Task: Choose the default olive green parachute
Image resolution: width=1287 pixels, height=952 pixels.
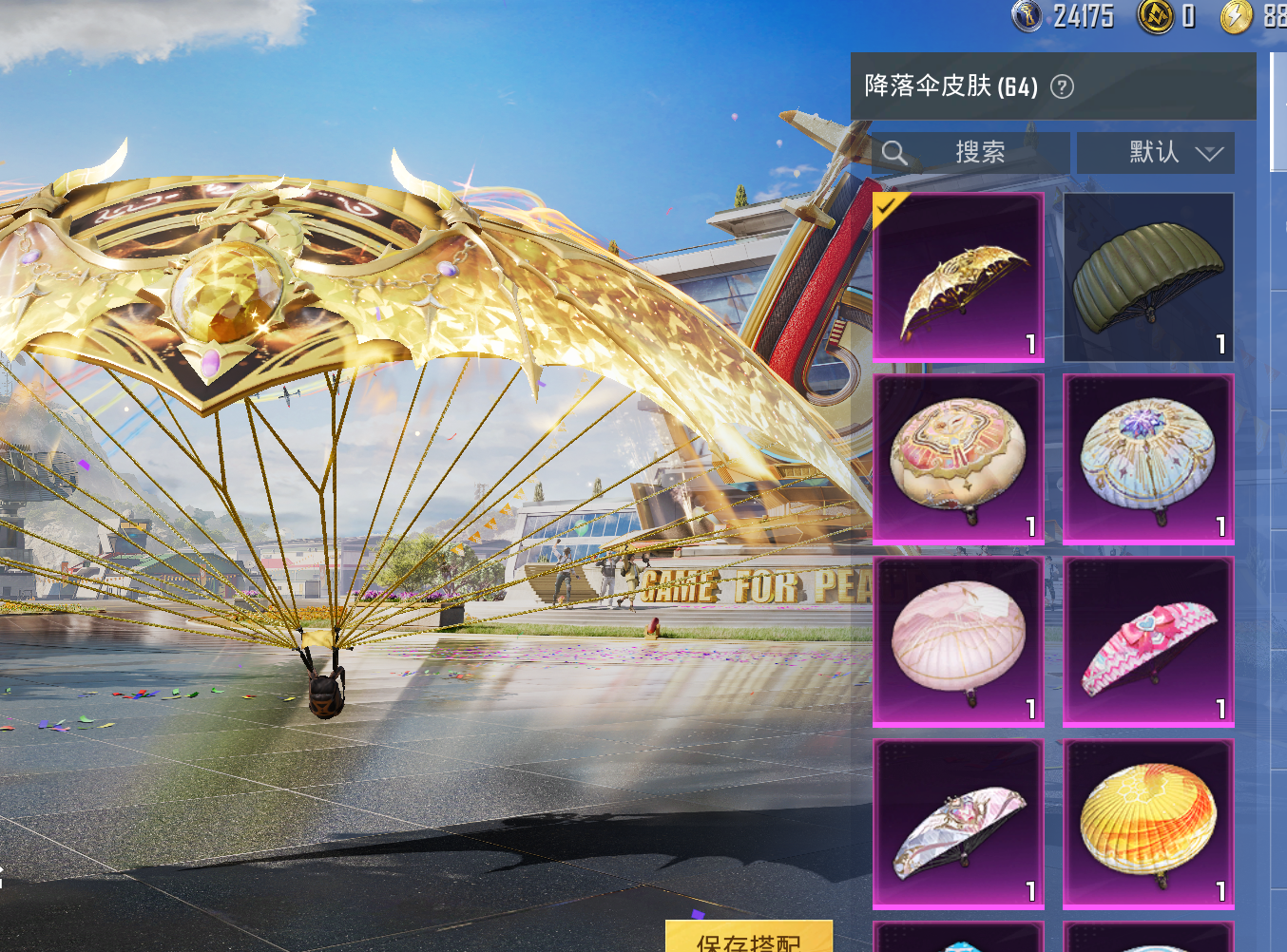Action: click(1148, 276)
